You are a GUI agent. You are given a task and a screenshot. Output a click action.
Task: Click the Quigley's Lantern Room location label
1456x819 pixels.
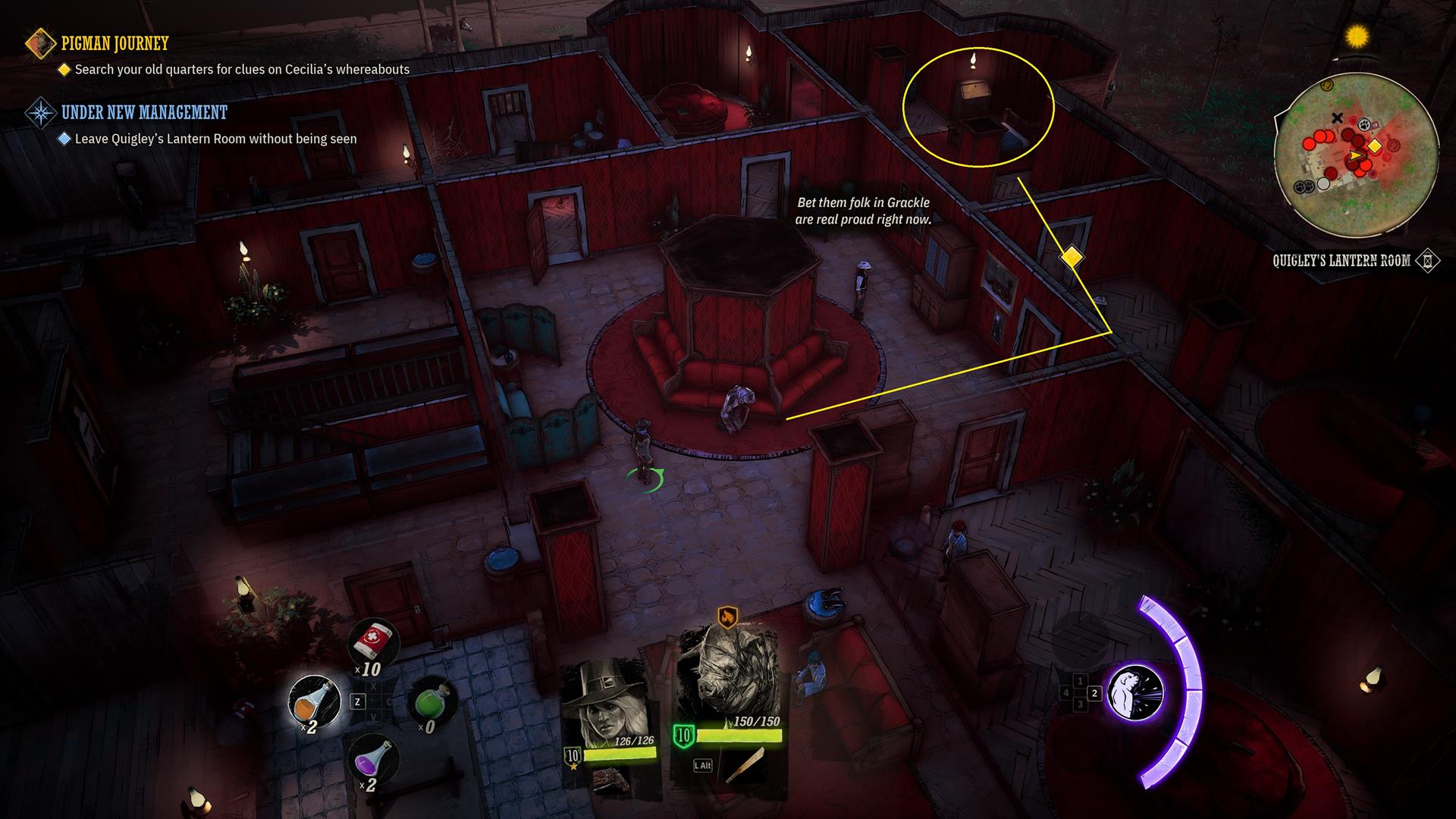click(x=1341, y=261)
